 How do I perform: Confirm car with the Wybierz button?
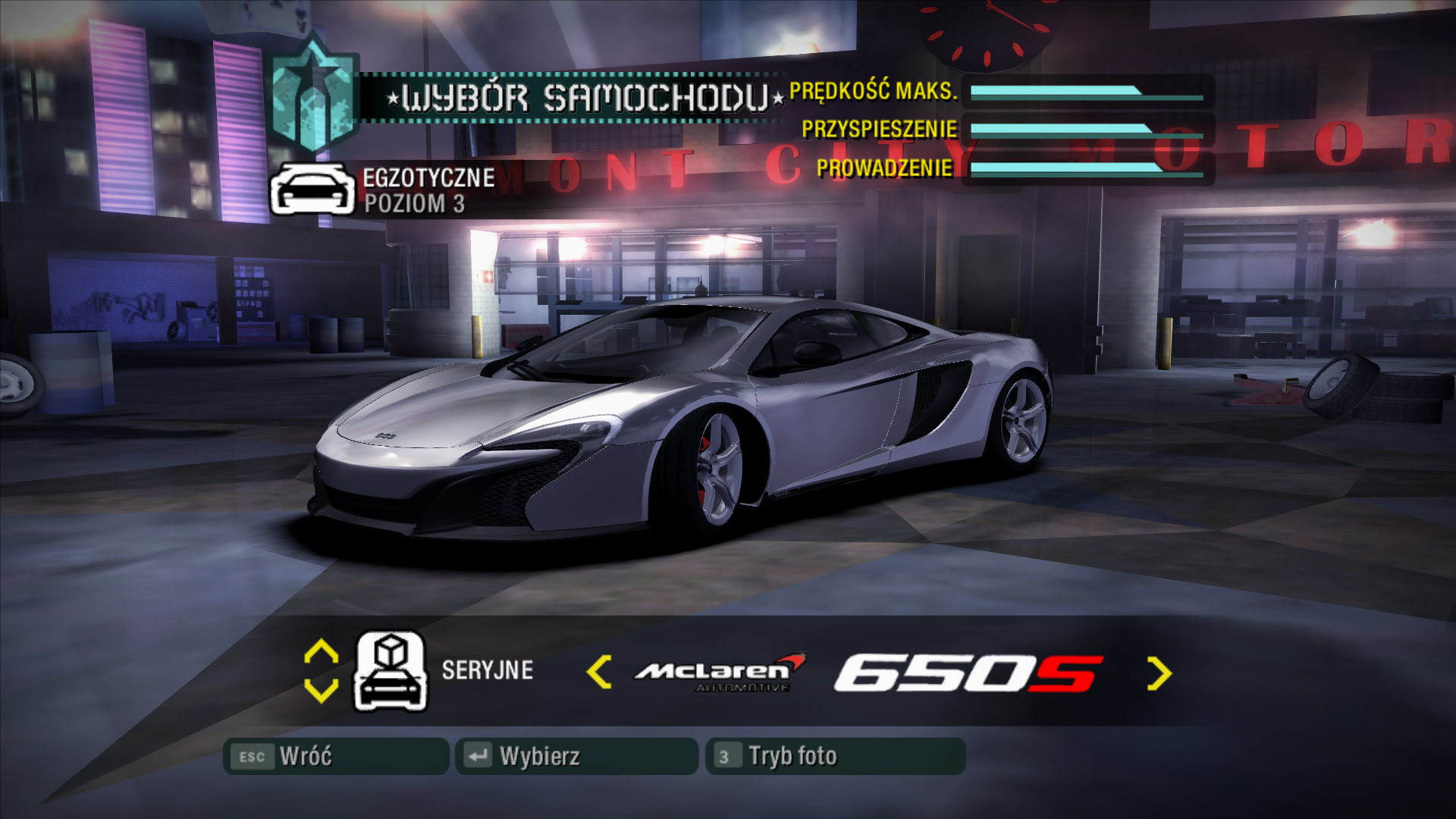coord(576,756)
